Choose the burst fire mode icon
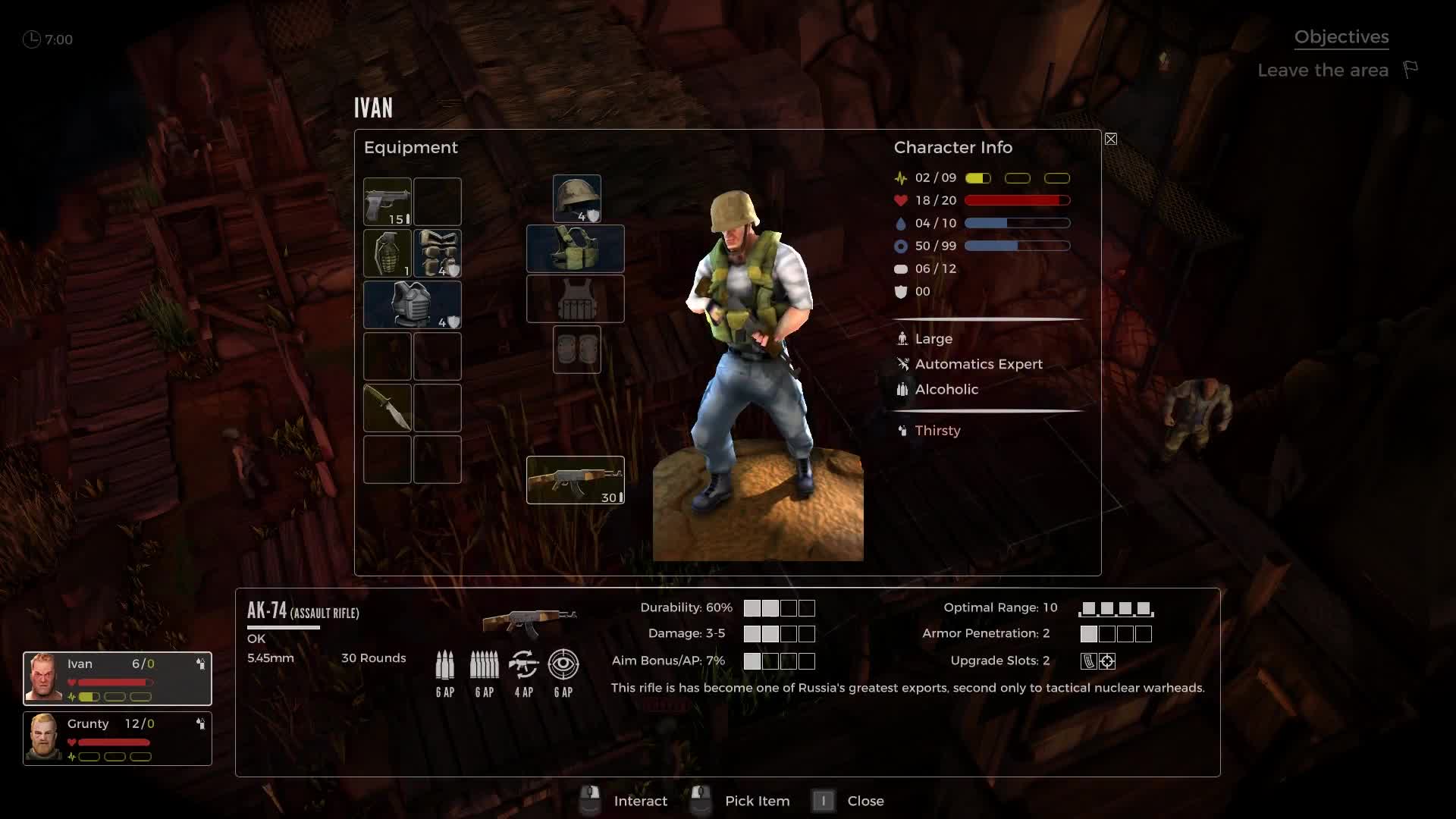1456x819 pixels. pos(485,666)
